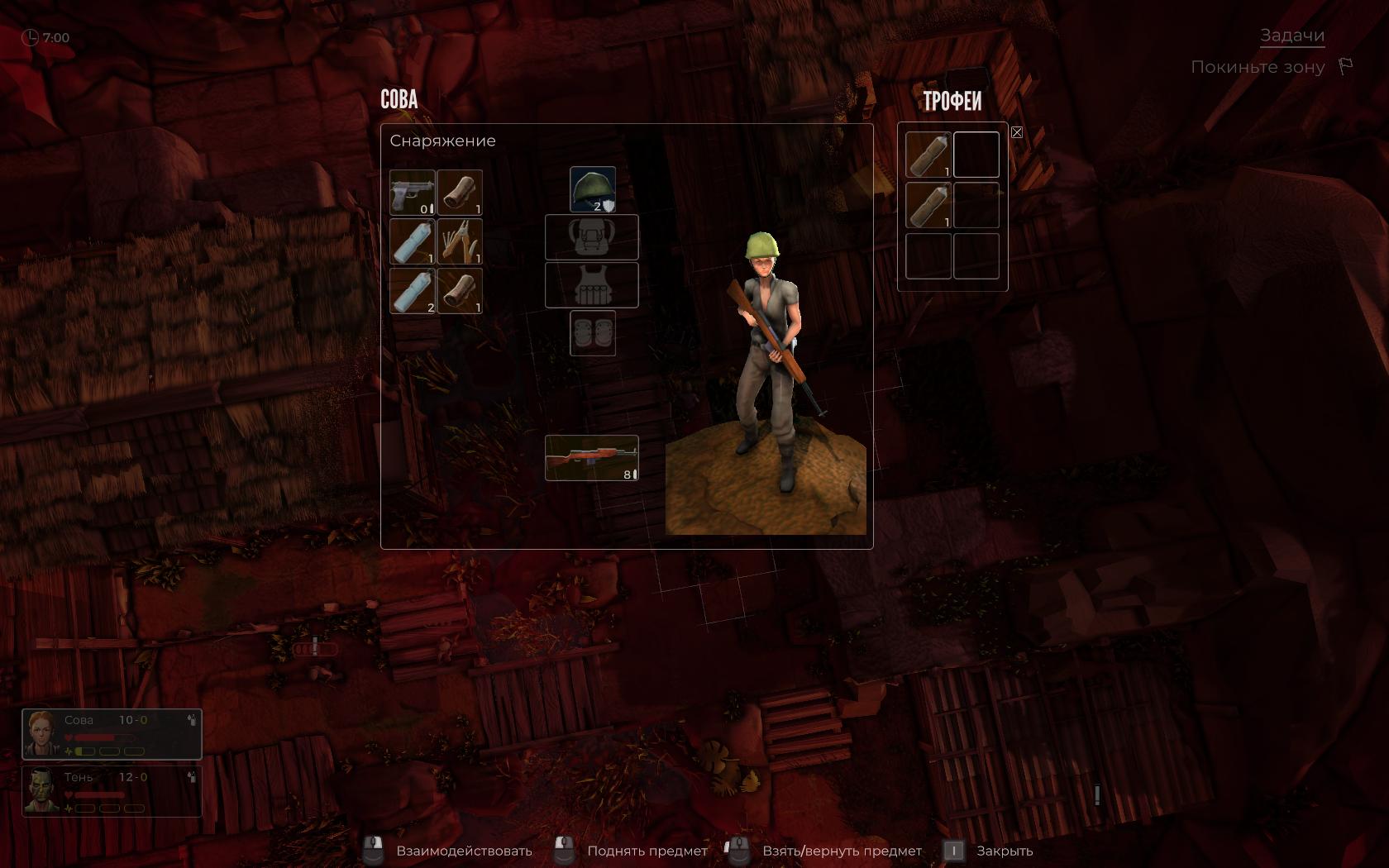Select the equipped rifle weapon slot

coord(591,458)
